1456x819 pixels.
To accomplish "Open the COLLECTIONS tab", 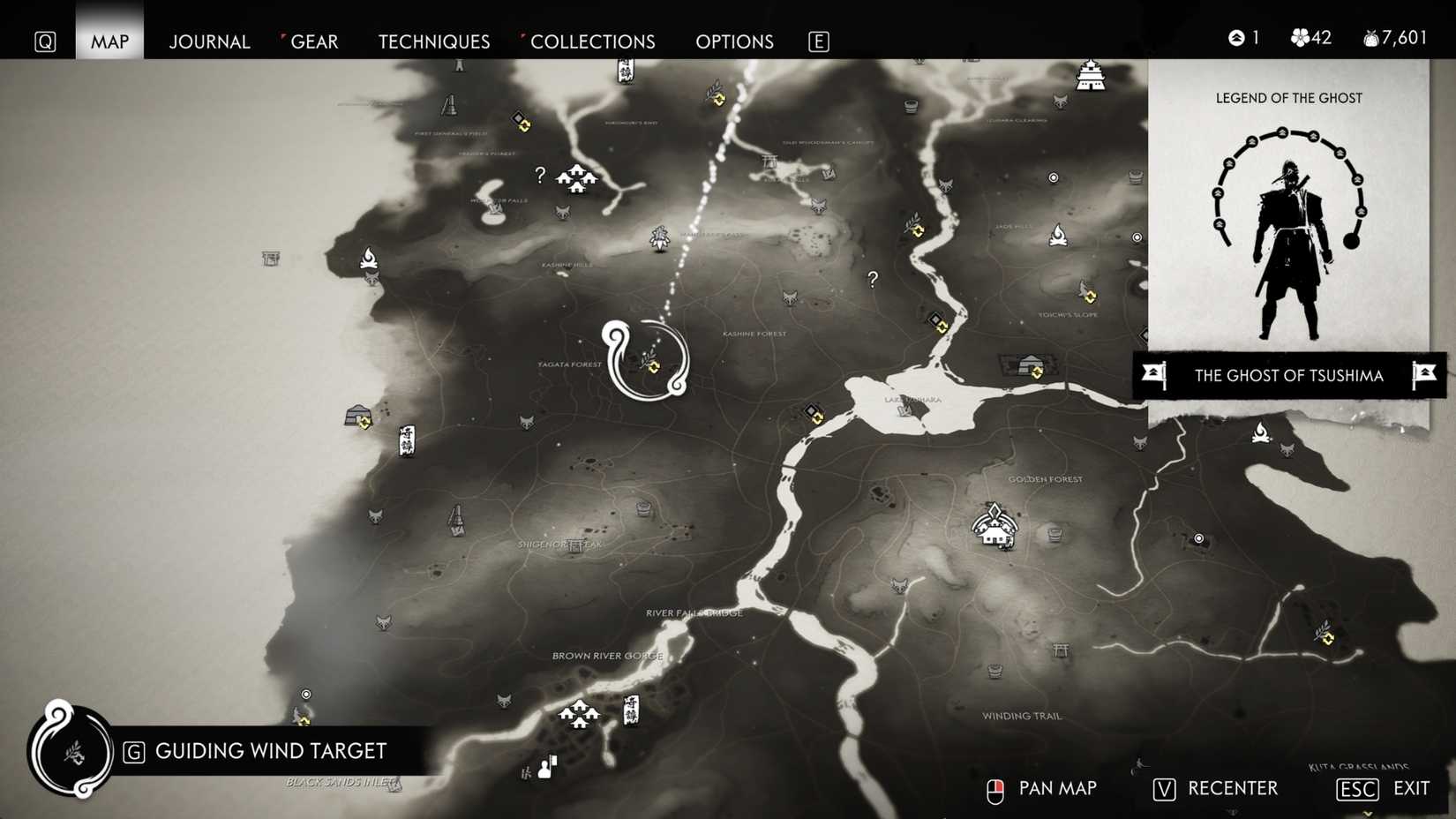I will point(592,41).
